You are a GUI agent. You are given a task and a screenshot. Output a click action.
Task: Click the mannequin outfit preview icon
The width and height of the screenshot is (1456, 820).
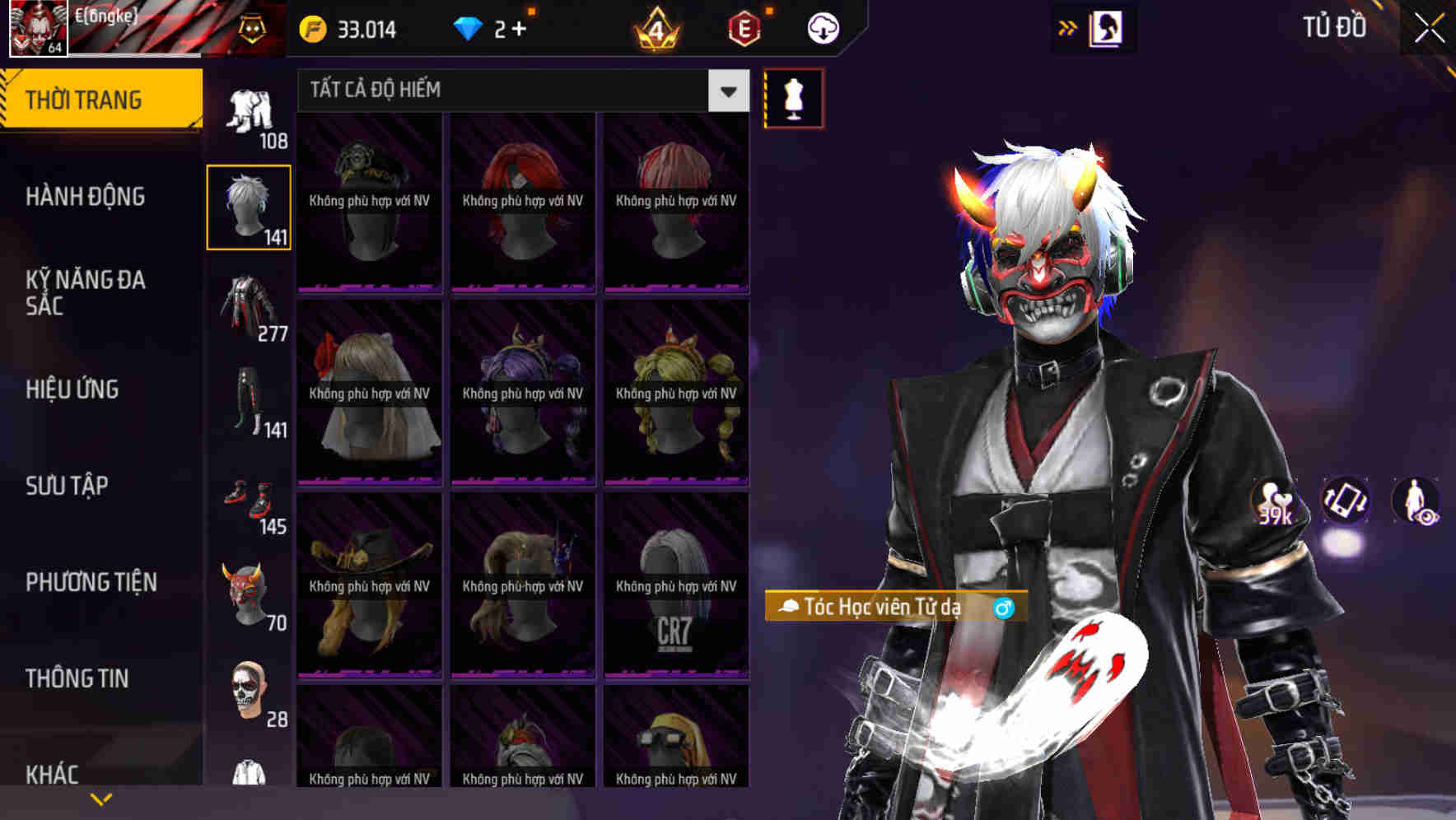pyautogui.click(x=793, y=98)
